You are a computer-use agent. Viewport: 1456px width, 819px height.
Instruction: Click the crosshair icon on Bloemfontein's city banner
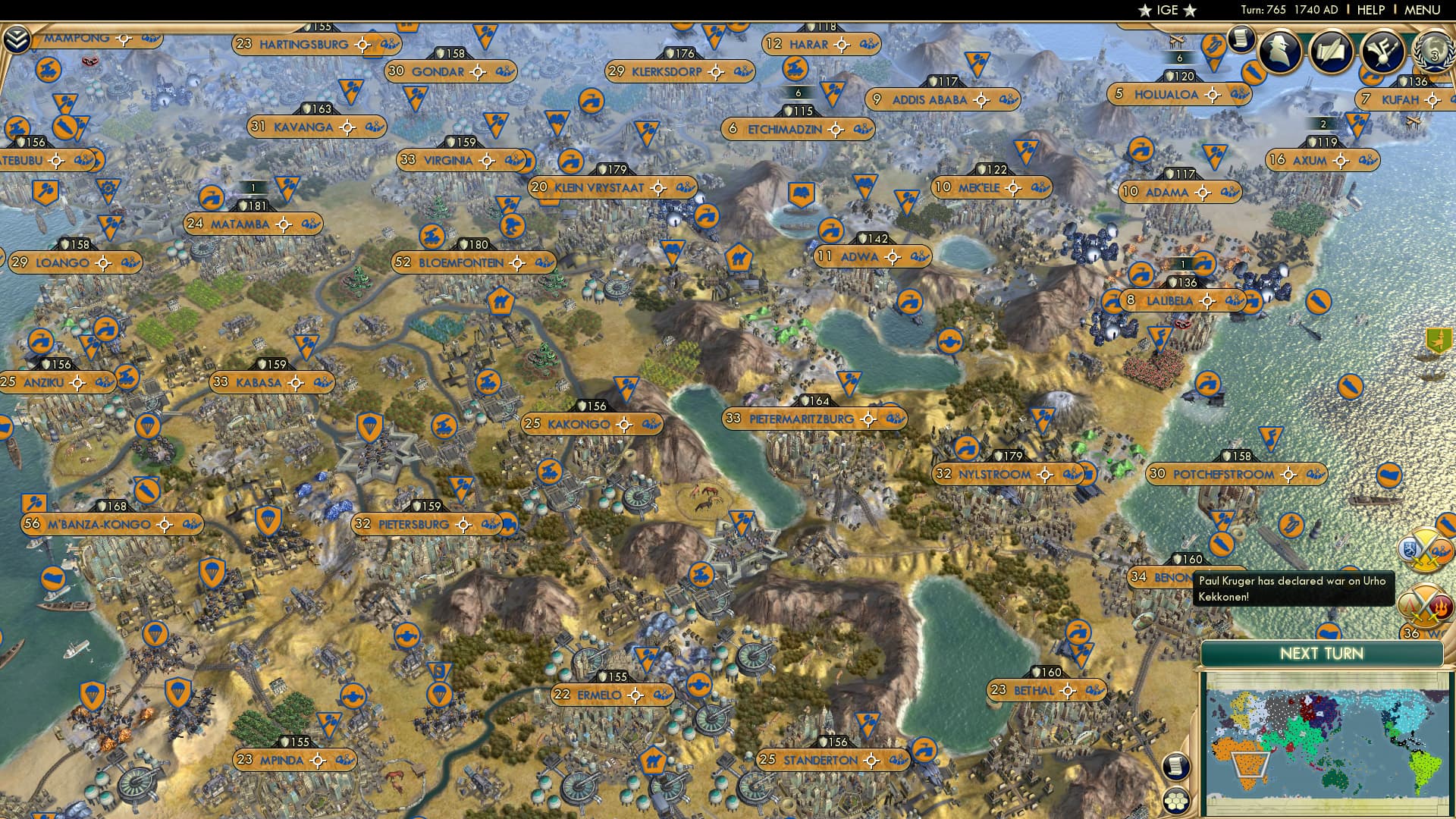517,262
